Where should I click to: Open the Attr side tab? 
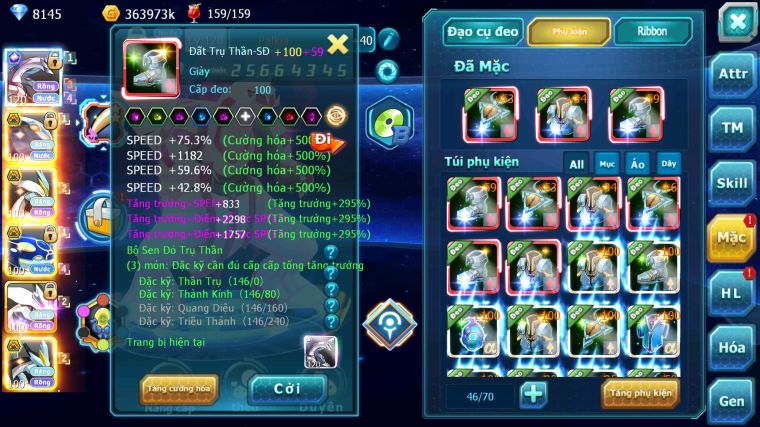[x=732, y=73]
